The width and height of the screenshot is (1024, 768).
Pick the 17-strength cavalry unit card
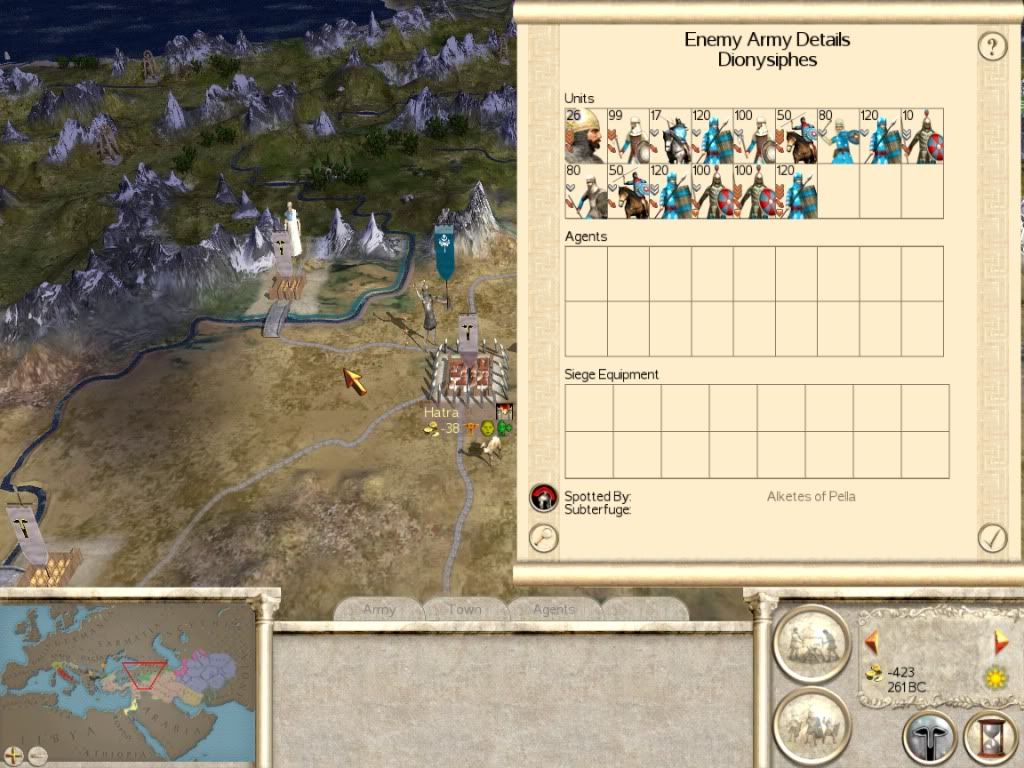669,136
